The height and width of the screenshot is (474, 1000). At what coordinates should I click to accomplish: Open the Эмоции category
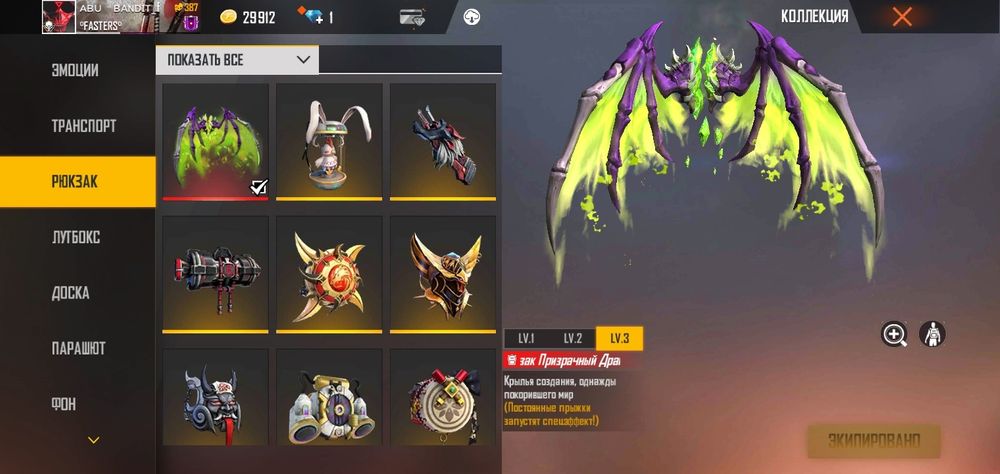[76, 71]
